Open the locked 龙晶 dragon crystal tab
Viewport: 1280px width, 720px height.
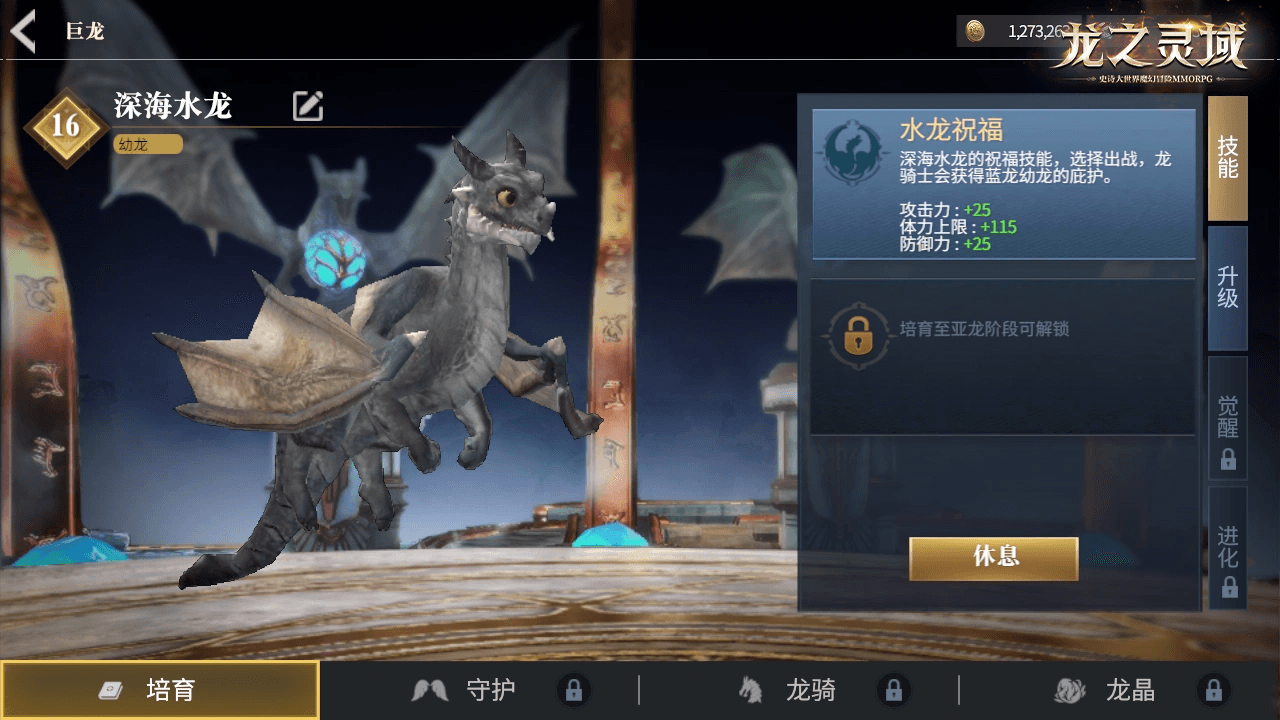1130,690
